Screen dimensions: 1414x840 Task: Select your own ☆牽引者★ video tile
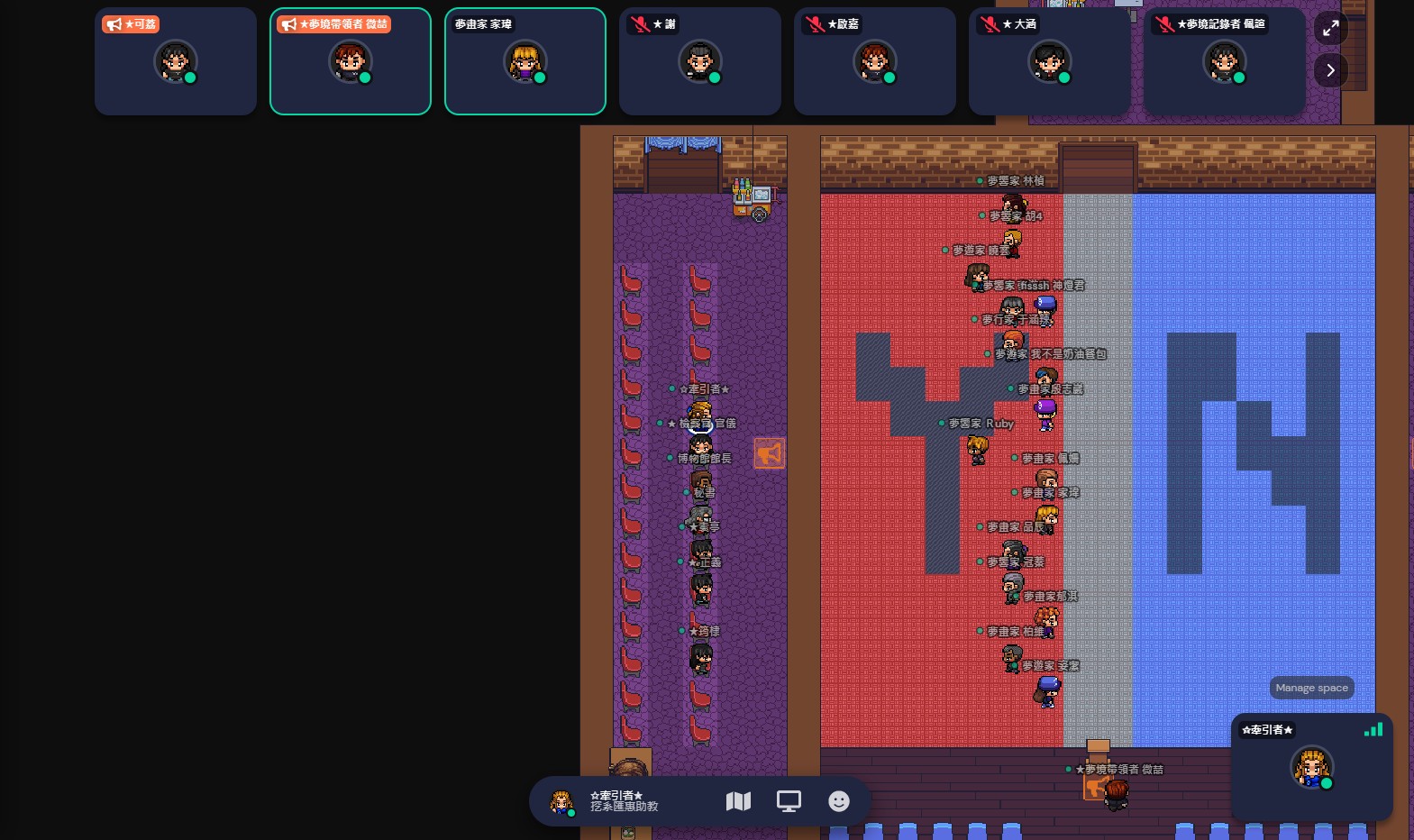[1311, 767]
